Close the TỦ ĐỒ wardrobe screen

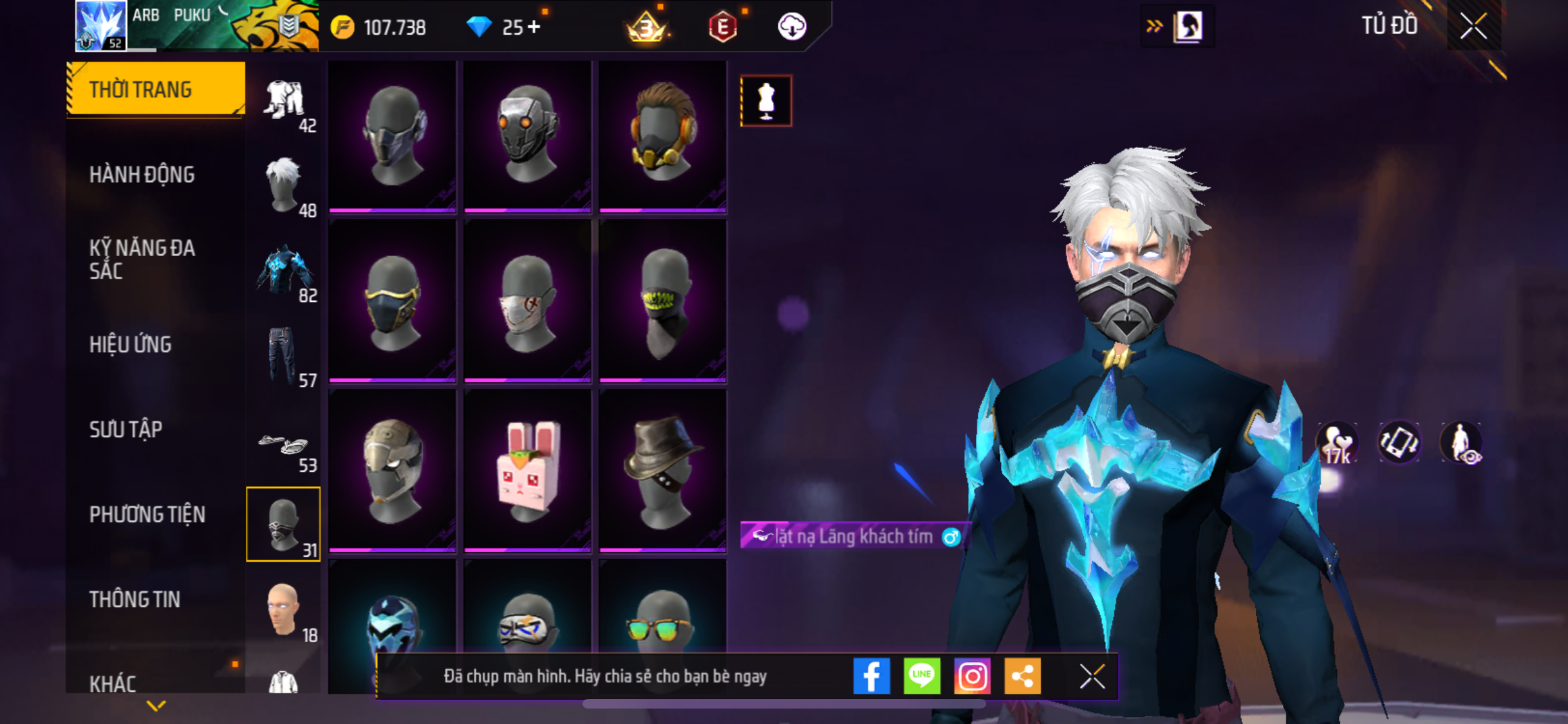click(x=1473, y=26)
